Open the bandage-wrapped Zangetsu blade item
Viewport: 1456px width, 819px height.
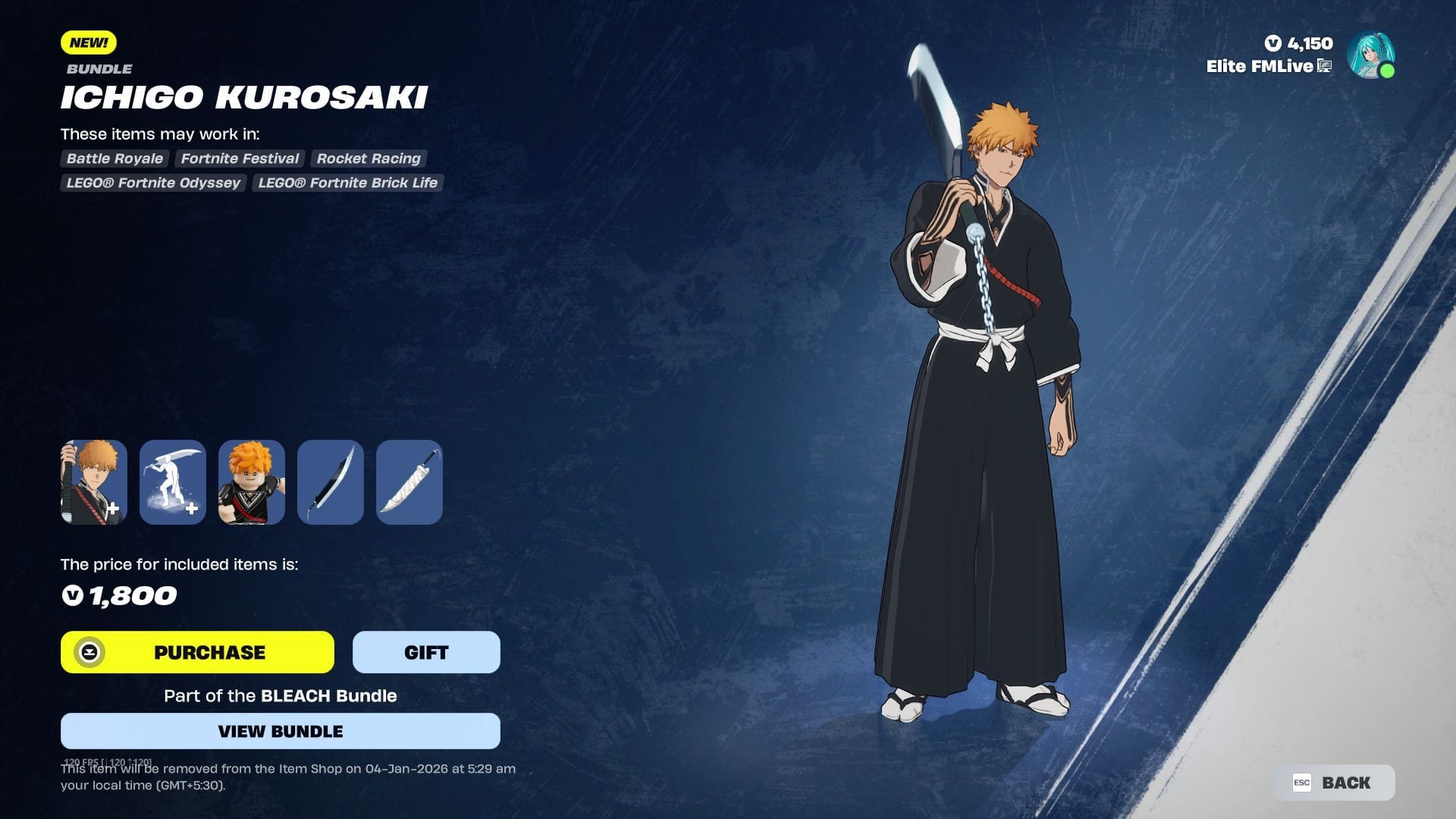[x=409, y=482]
